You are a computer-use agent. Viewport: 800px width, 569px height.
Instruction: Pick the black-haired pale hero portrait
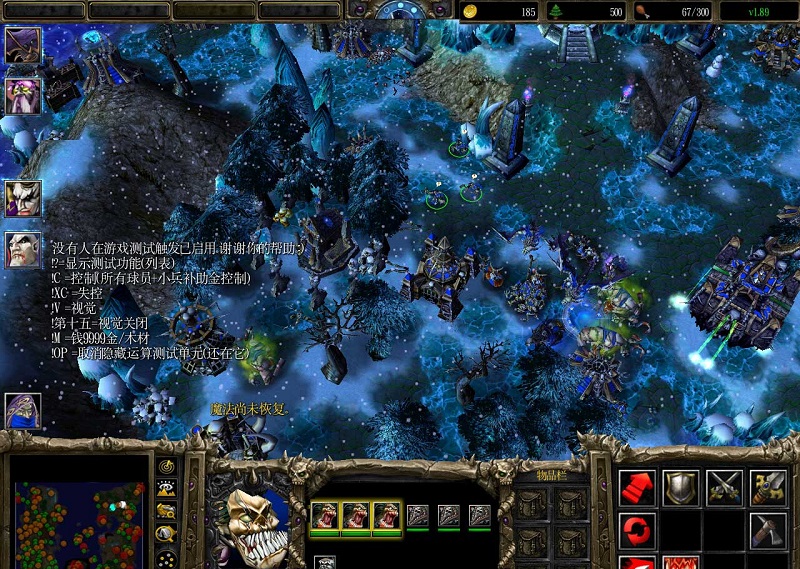[x=22, y=198]
